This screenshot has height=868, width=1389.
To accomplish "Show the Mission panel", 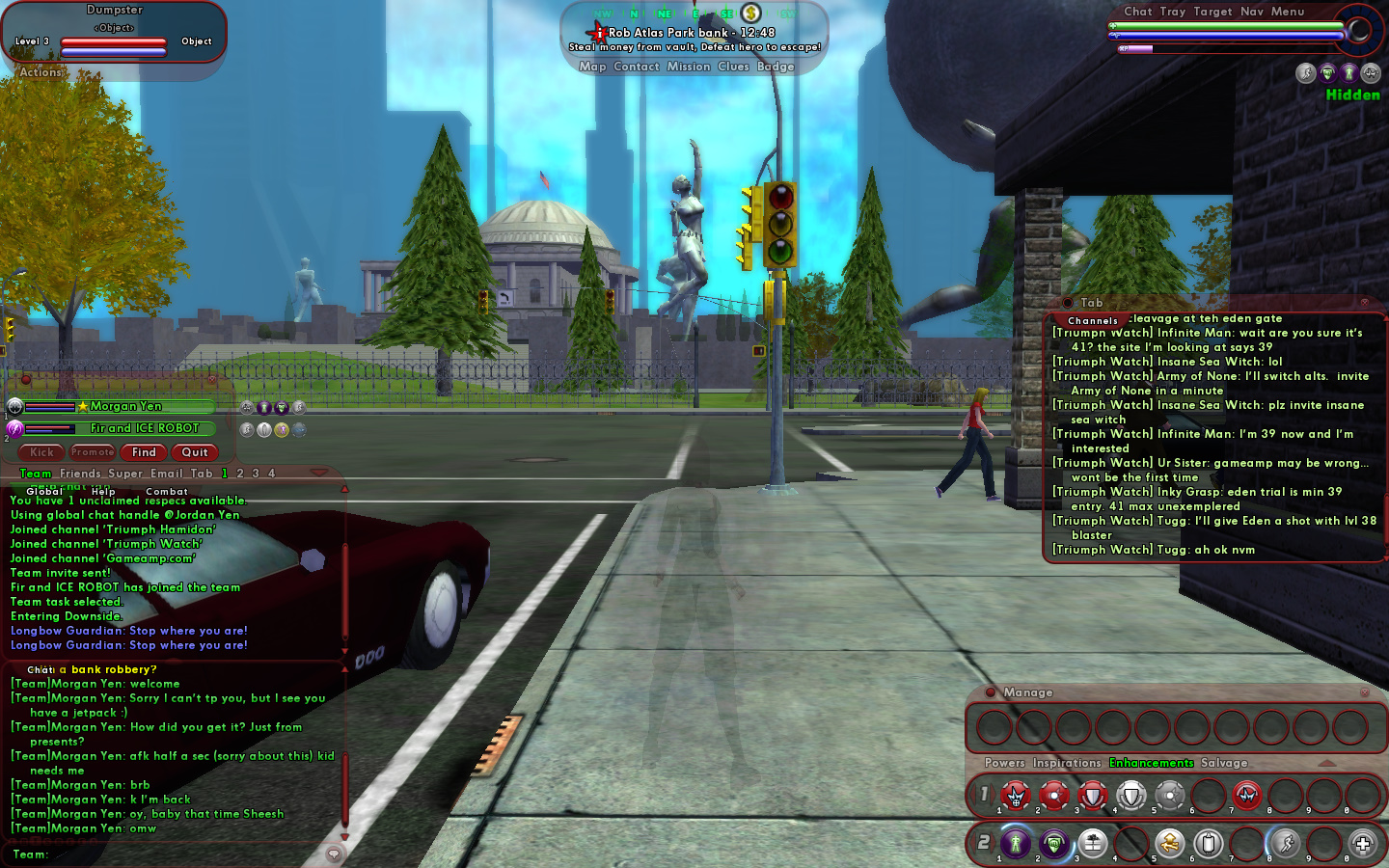I will click(x=688, y=67).
